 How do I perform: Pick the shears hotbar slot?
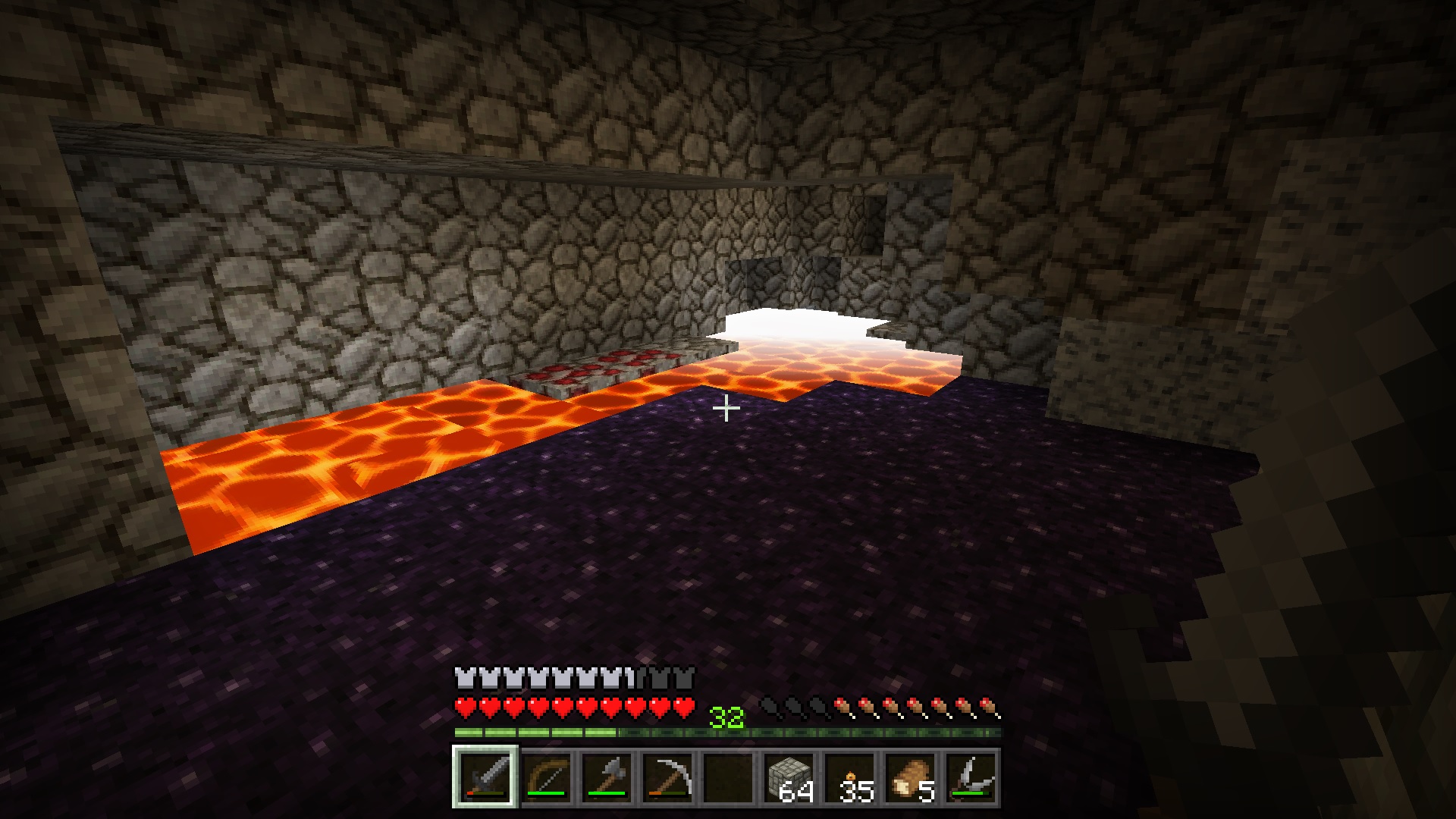pos(971,777)
